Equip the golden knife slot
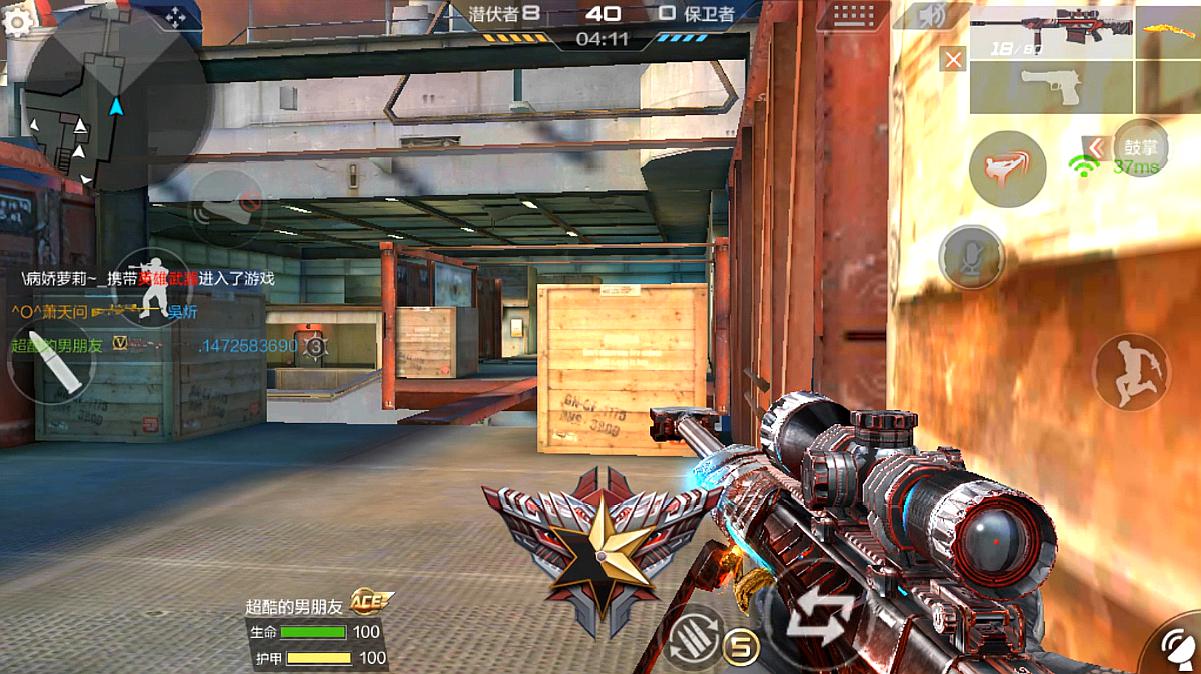The width and height of the screenshot is (1201, 674). pos(1168,32)
